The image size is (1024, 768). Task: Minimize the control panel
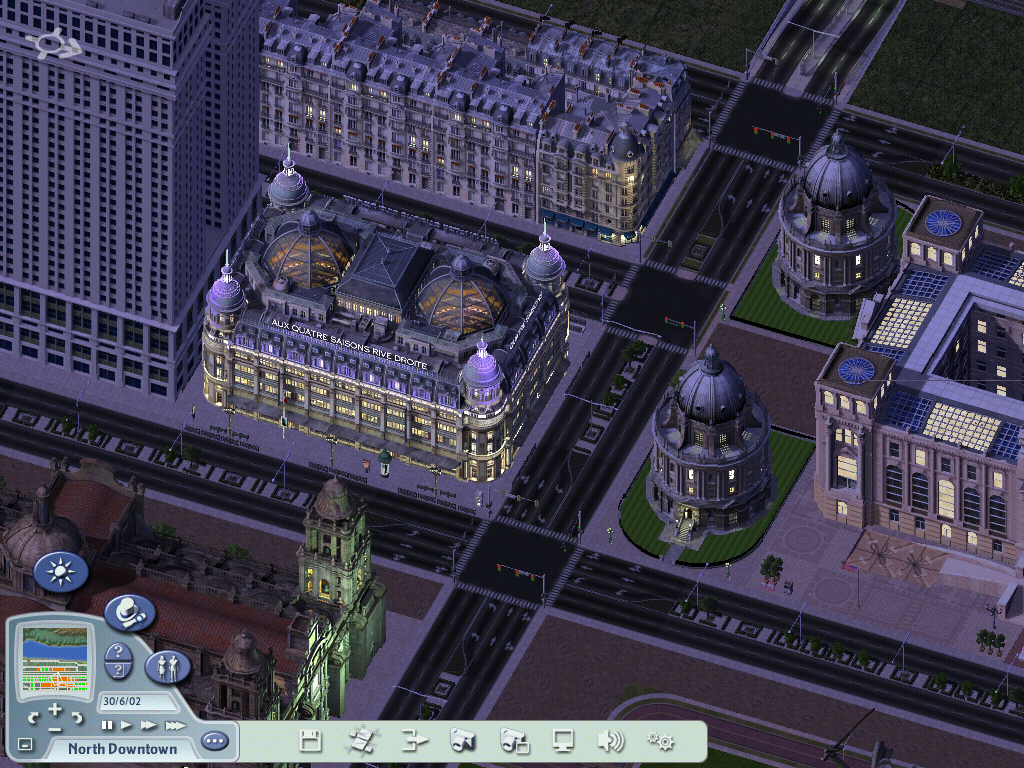click(25, 745)
